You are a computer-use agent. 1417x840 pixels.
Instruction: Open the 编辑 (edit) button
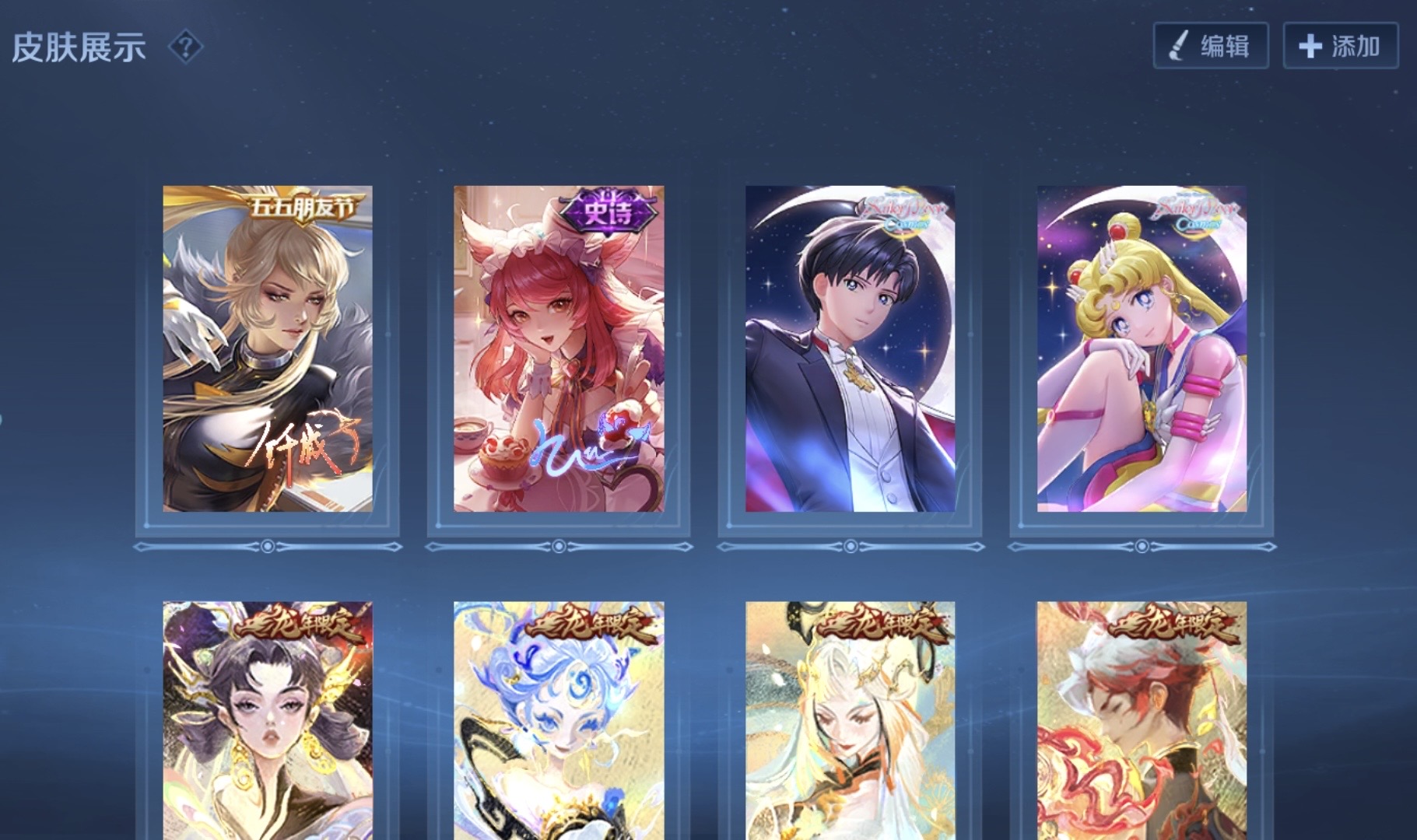1210,46
